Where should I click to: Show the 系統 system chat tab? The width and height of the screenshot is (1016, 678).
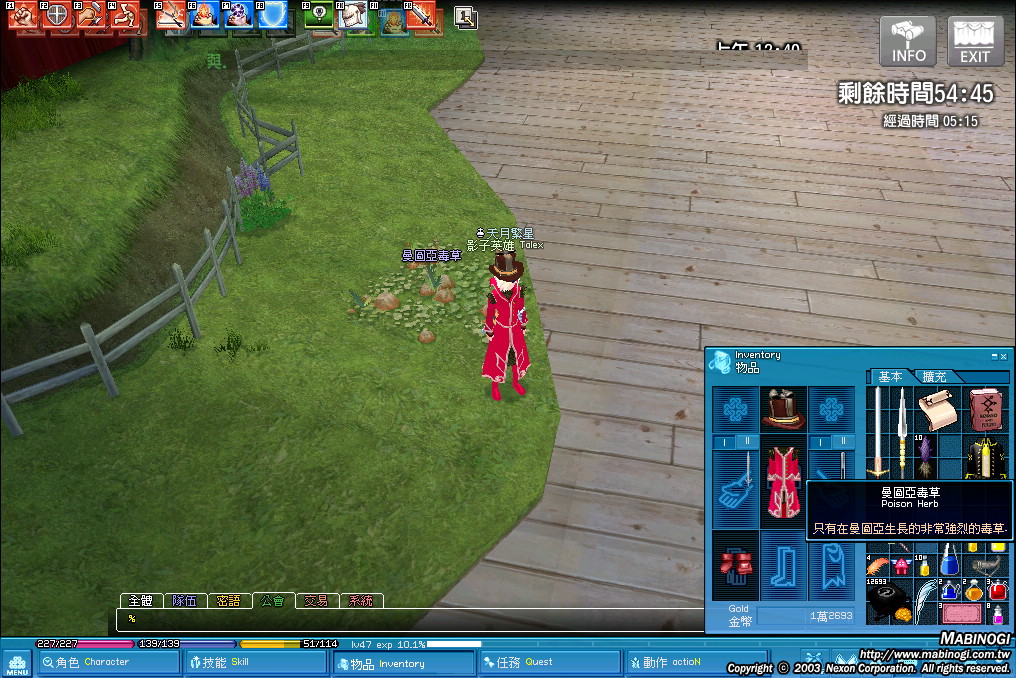[360, 601]
